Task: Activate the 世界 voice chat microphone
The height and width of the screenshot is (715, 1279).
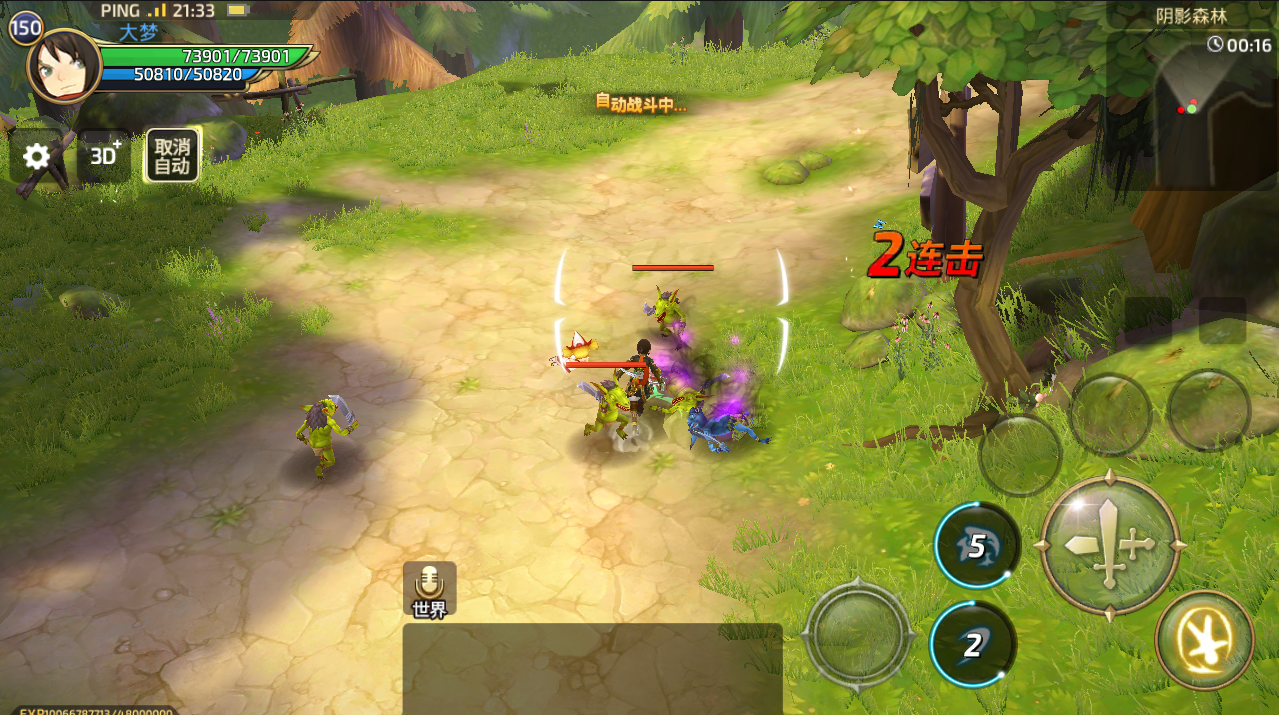Action: point(430,589)
